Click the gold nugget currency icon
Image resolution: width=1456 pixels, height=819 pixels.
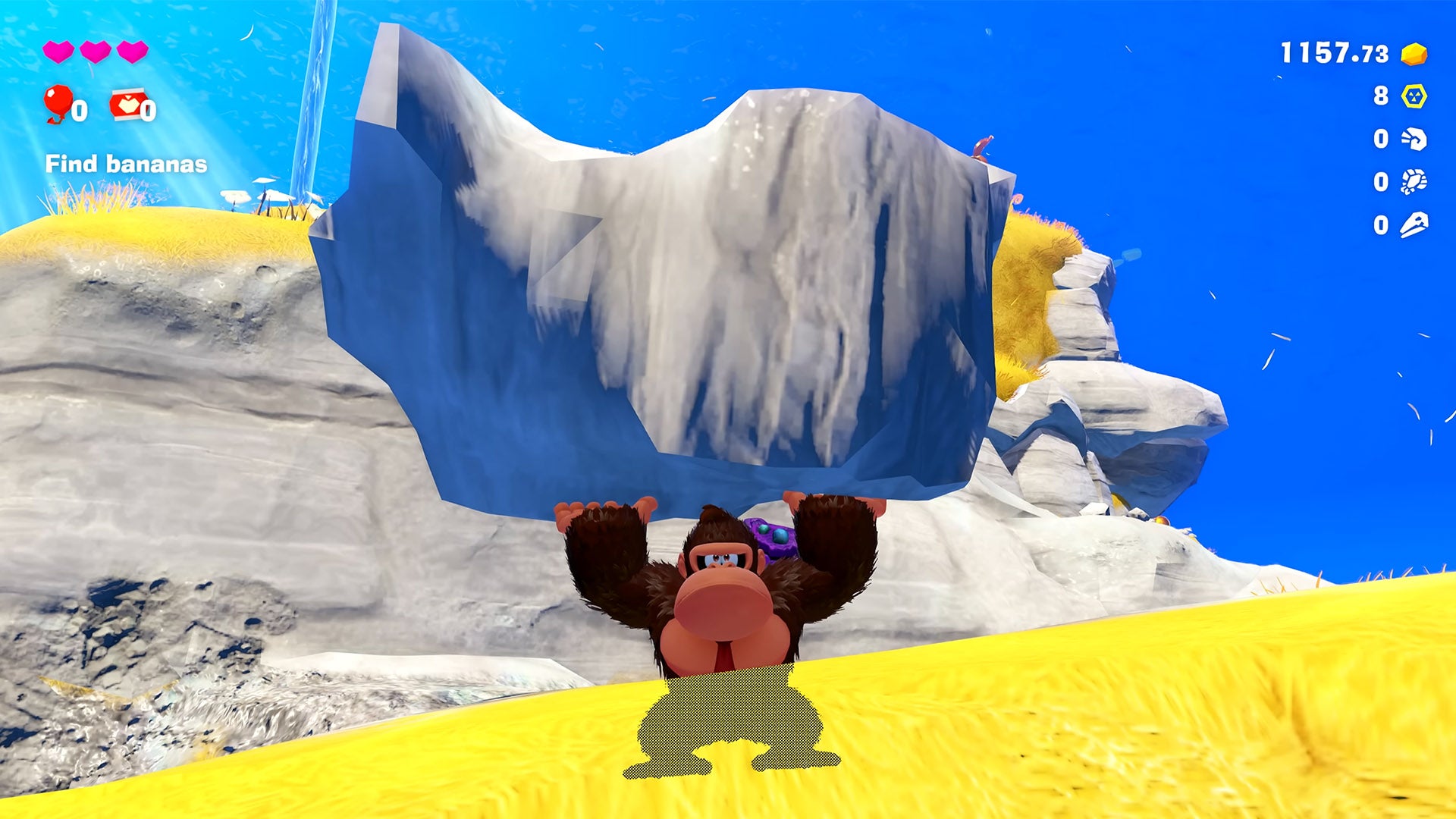pyautogui.click(x=1414, y=54)
